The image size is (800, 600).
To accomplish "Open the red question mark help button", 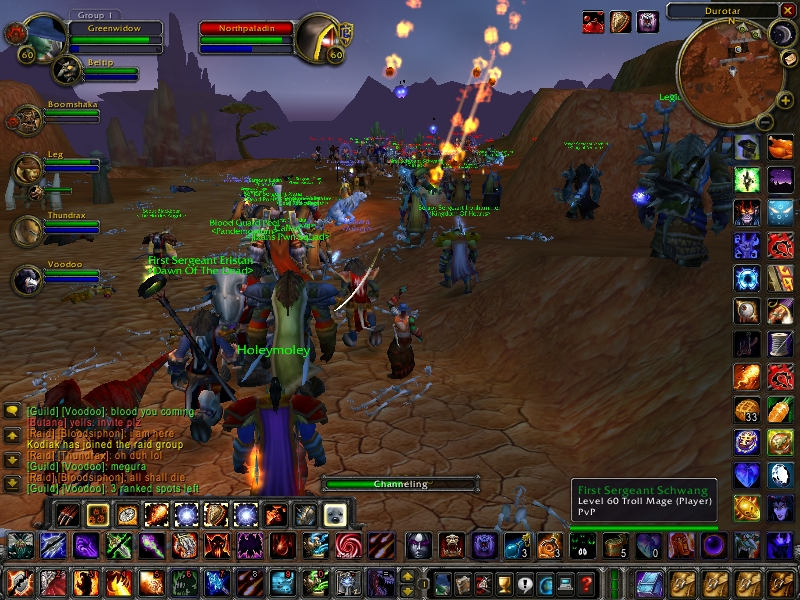I will pyautogui.click(x=588, y=583).
